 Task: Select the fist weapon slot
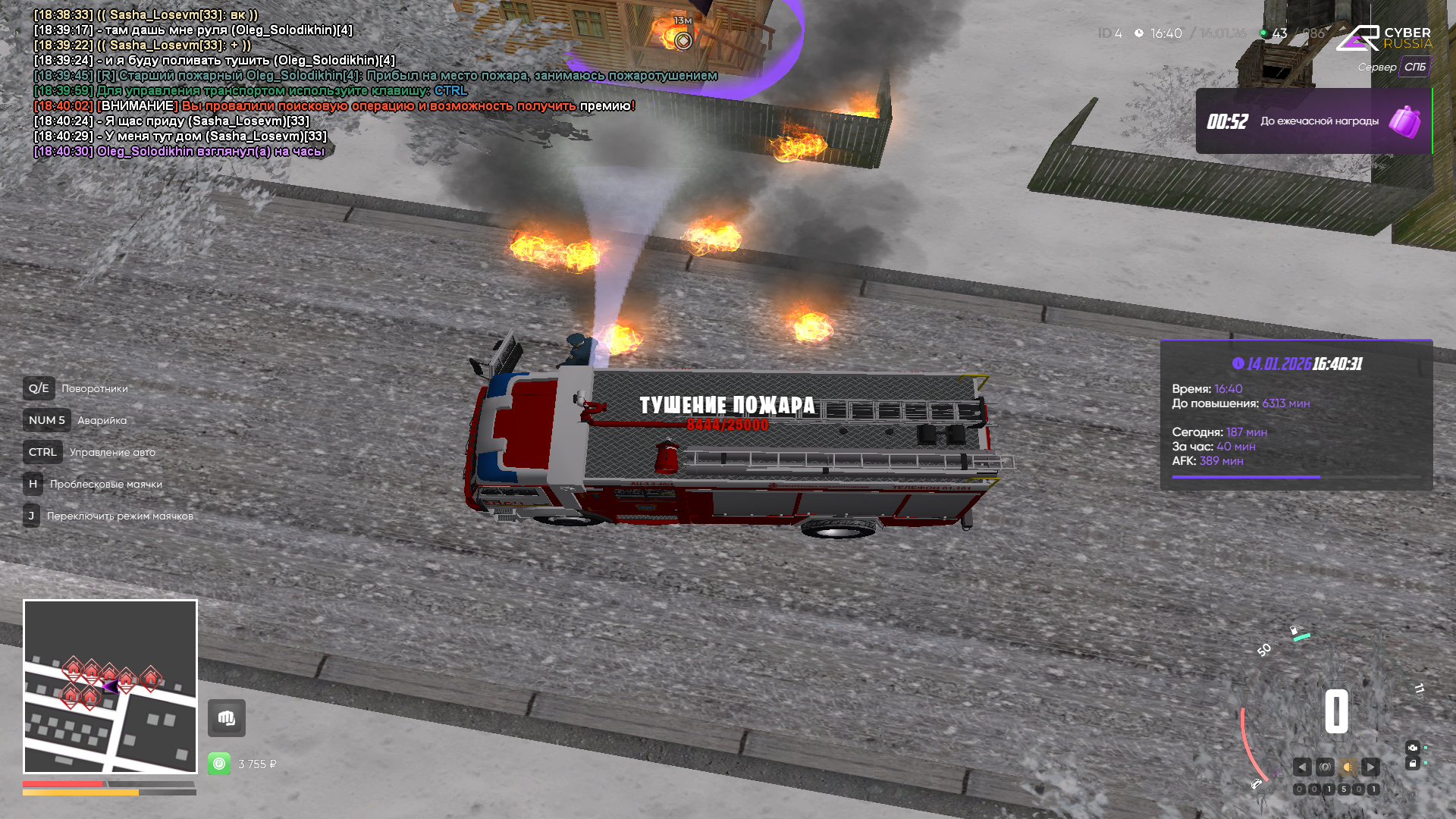coord(226,718)
